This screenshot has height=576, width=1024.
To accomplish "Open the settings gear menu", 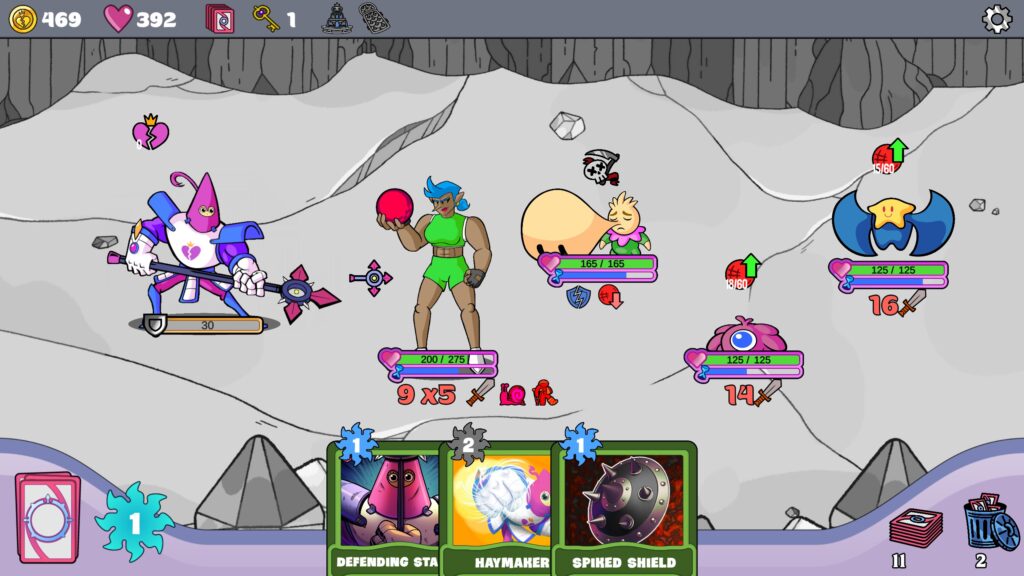I will (996, 19).
